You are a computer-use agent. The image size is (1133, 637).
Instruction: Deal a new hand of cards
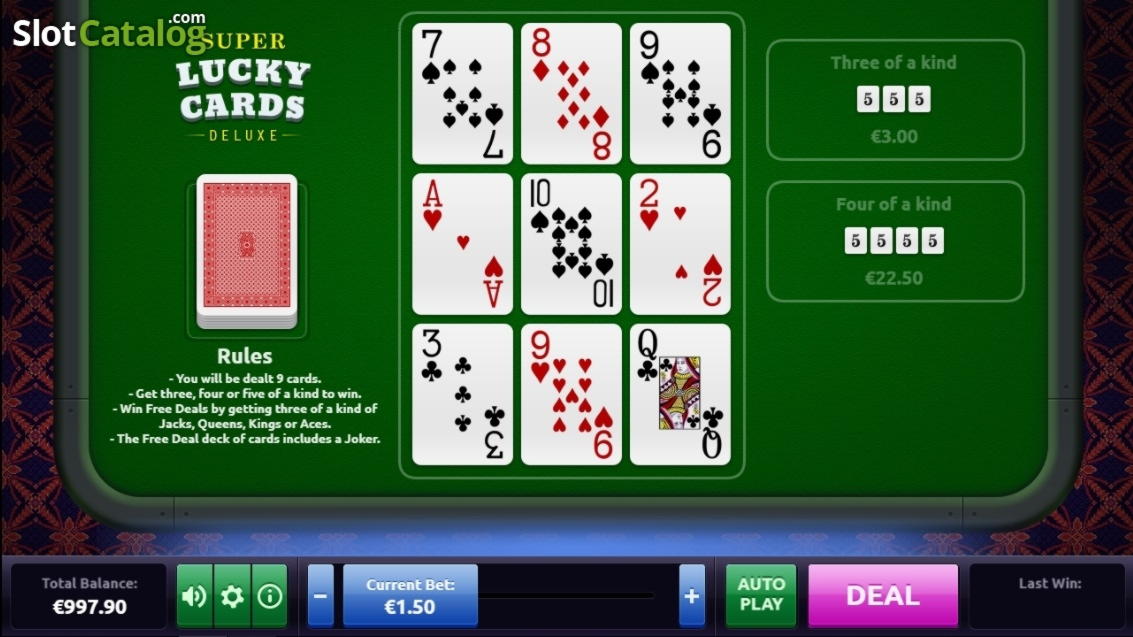coord(882,595)
